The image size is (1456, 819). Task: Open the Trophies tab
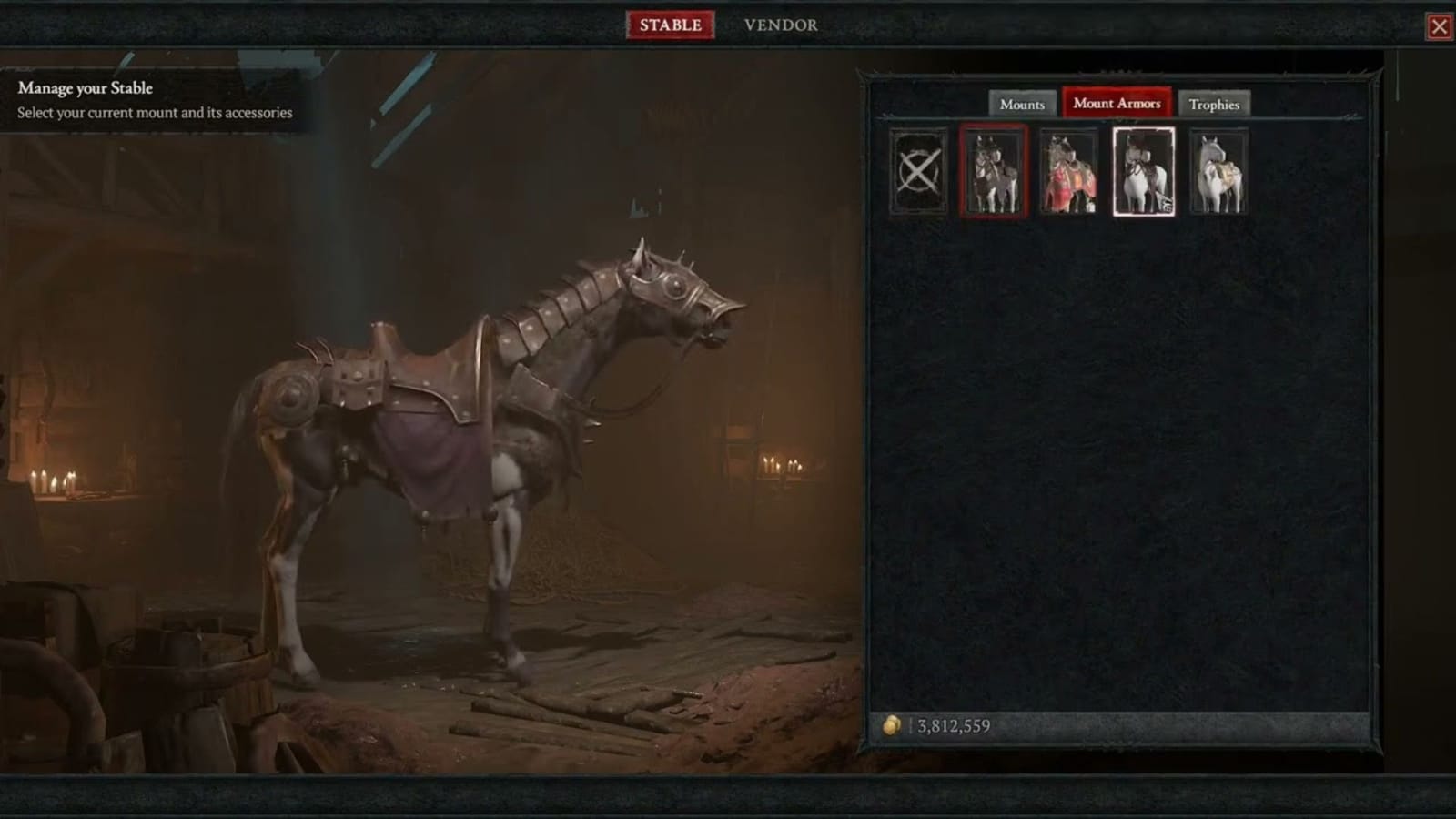1215,106
